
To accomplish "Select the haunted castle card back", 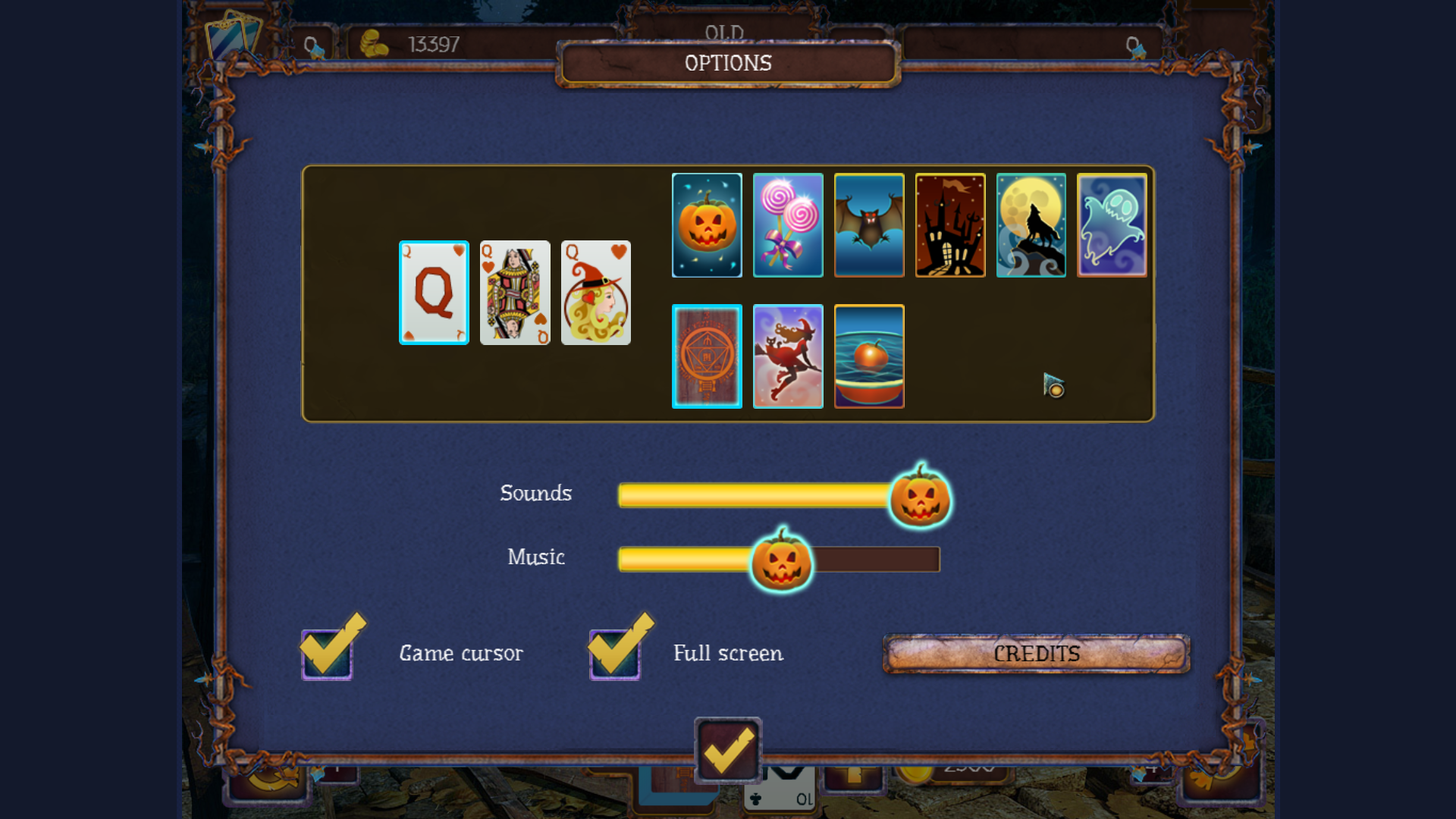I will tap(950, 224).
